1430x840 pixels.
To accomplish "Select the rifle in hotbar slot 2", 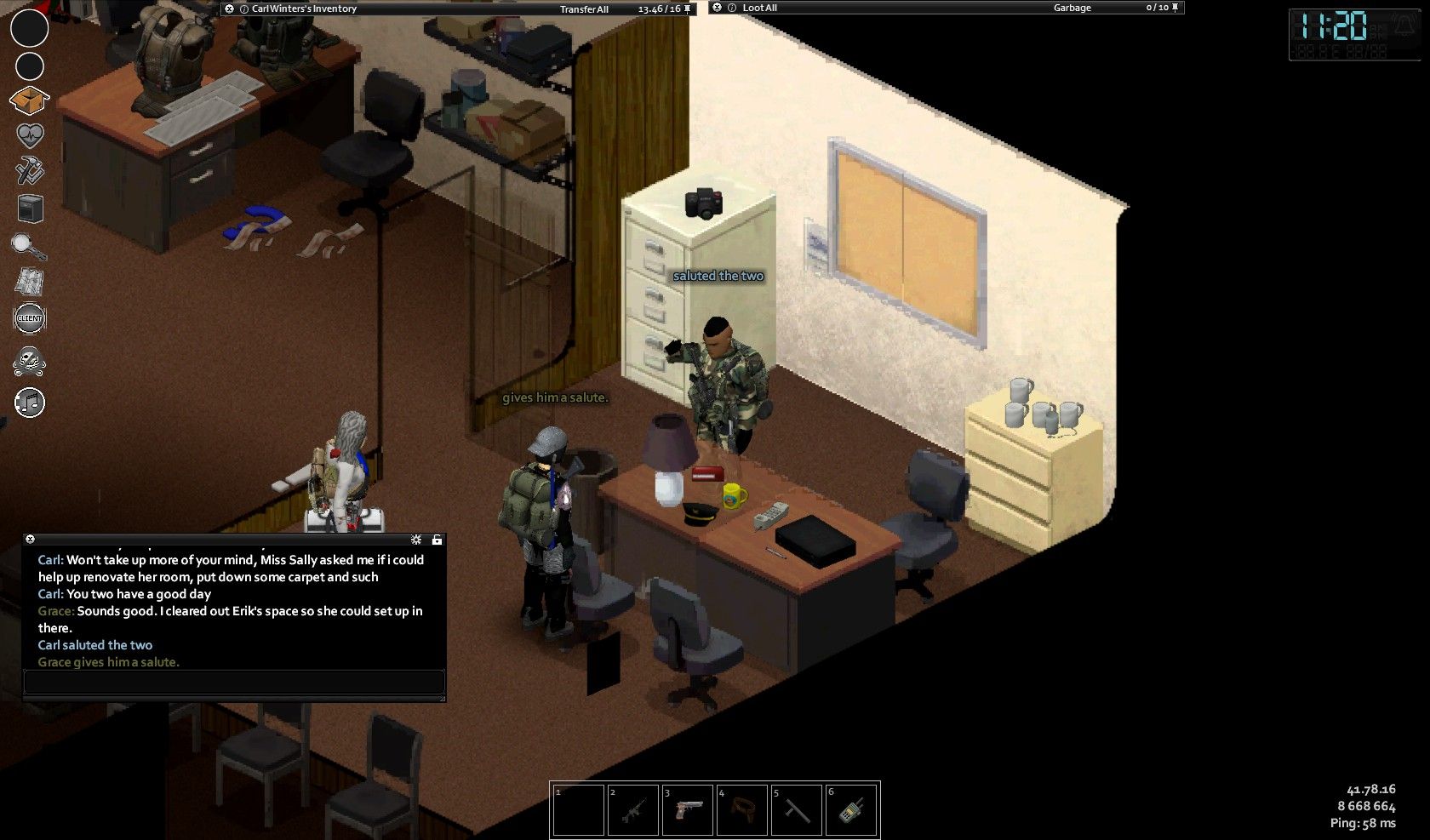I will tap(632, 810).
